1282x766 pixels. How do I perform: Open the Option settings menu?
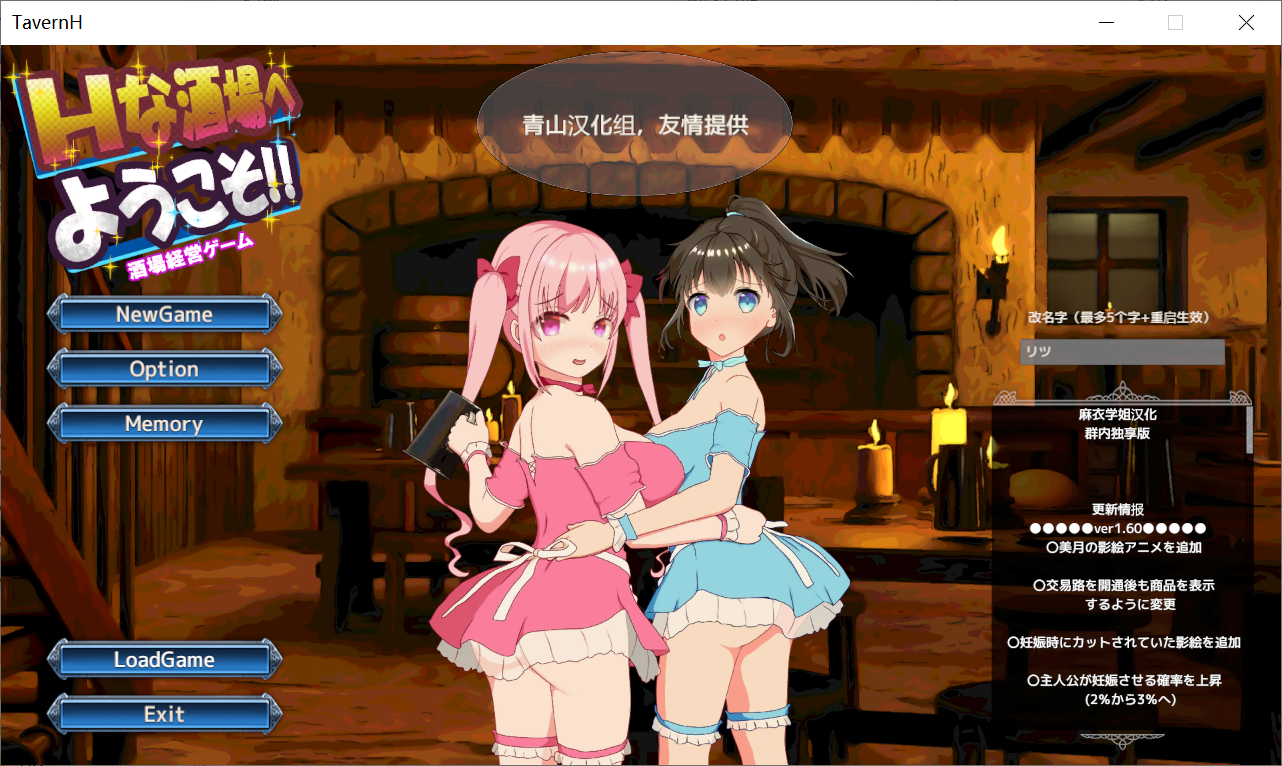click(x=164, y=368)
